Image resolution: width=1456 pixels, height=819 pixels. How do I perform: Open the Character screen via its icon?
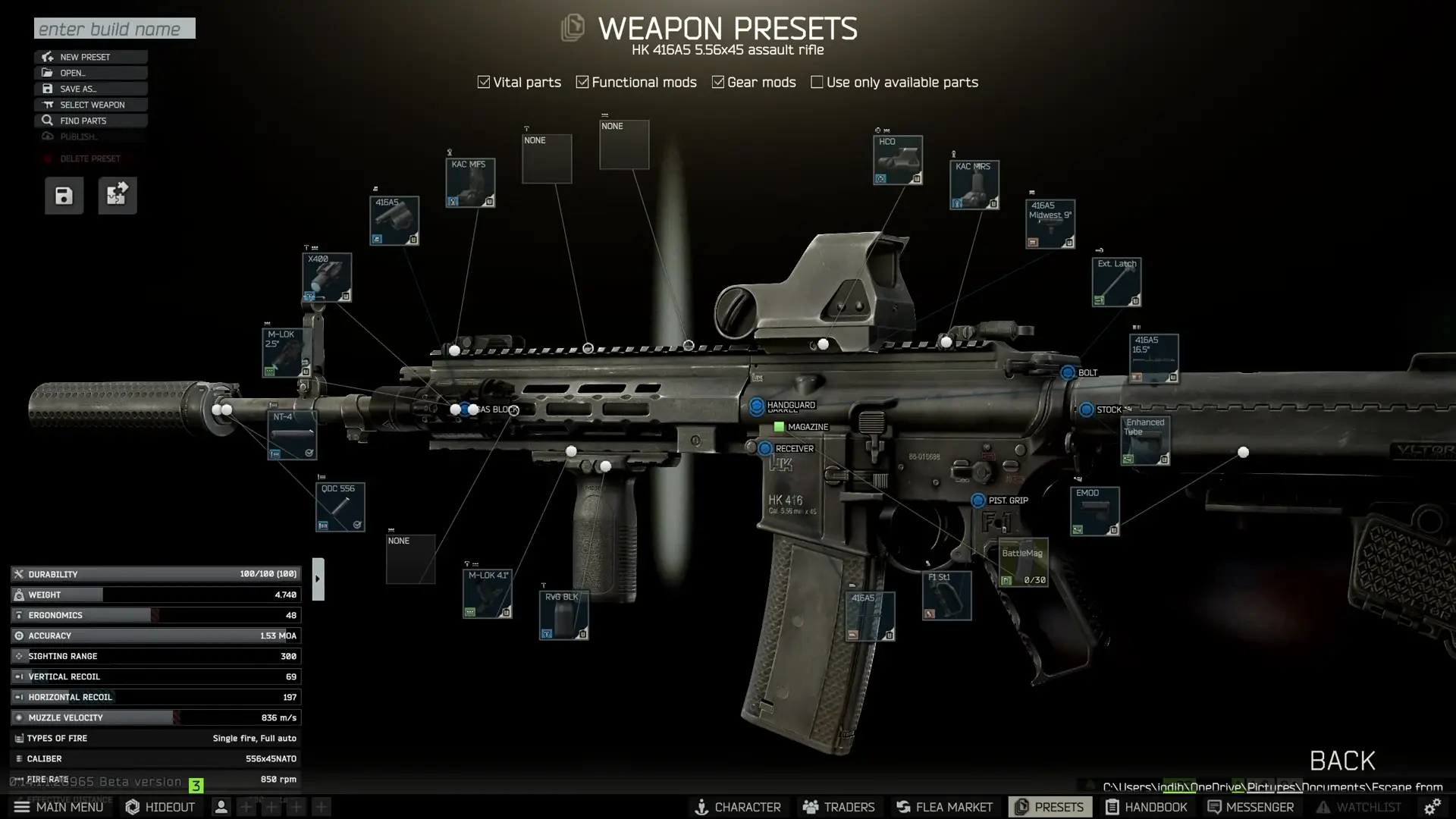[702, 807]
